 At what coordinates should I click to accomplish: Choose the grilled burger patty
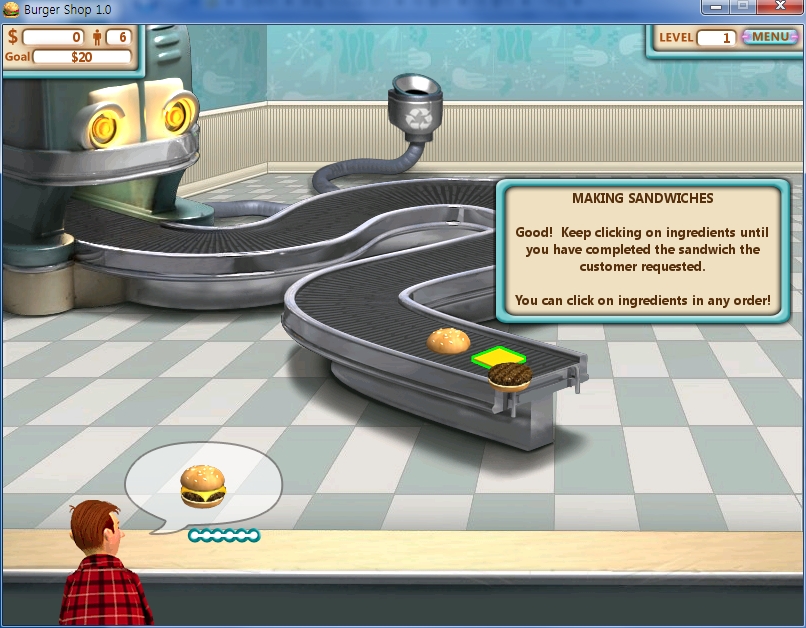point(510,376)
